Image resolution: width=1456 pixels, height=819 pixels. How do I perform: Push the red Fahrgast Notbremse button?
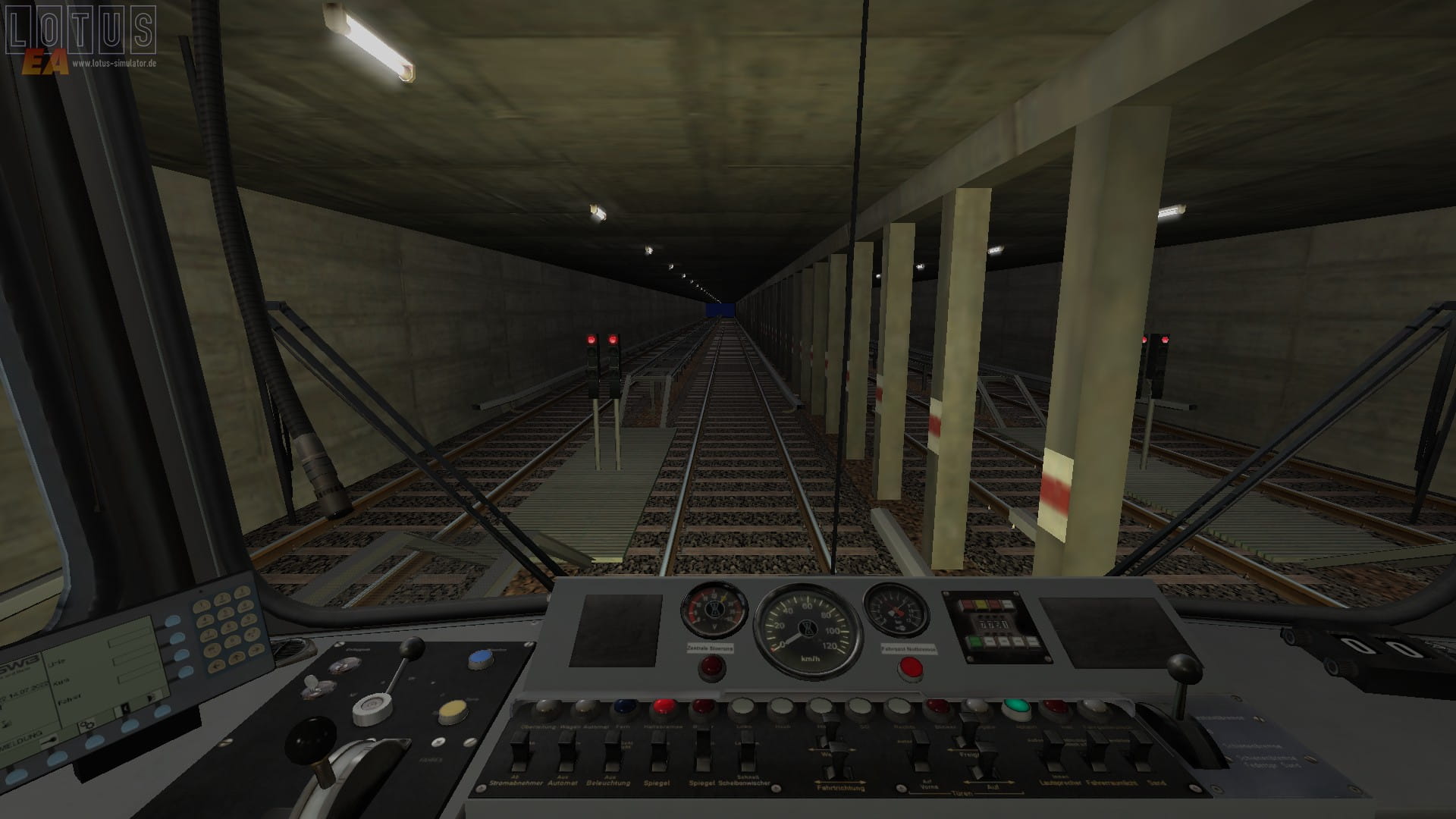[x=909, y=667]
